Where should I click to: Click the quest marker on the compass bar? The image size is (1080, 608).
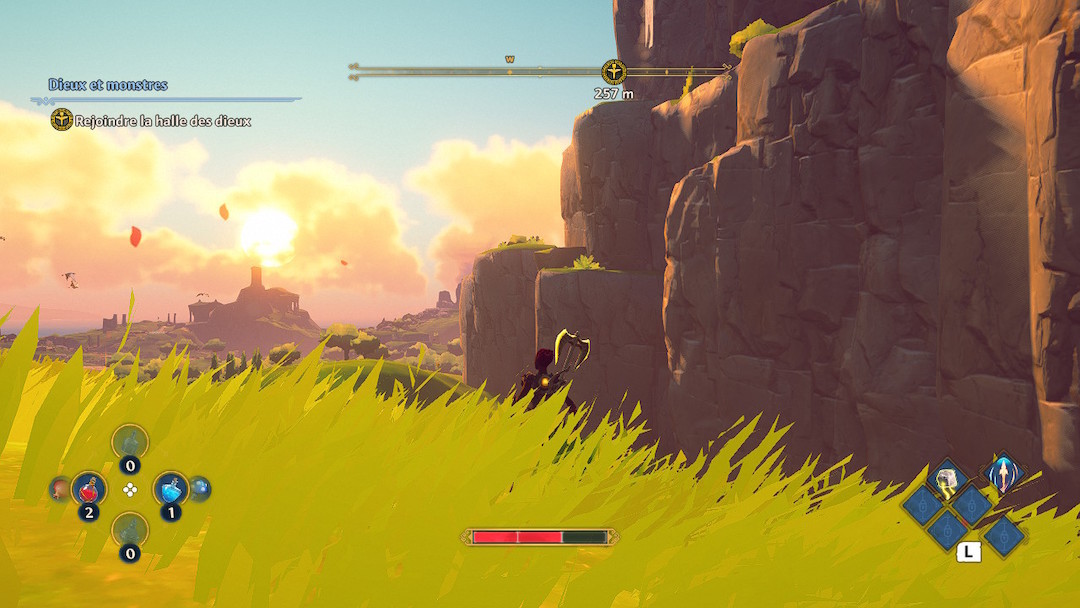(x=613, y=71)
